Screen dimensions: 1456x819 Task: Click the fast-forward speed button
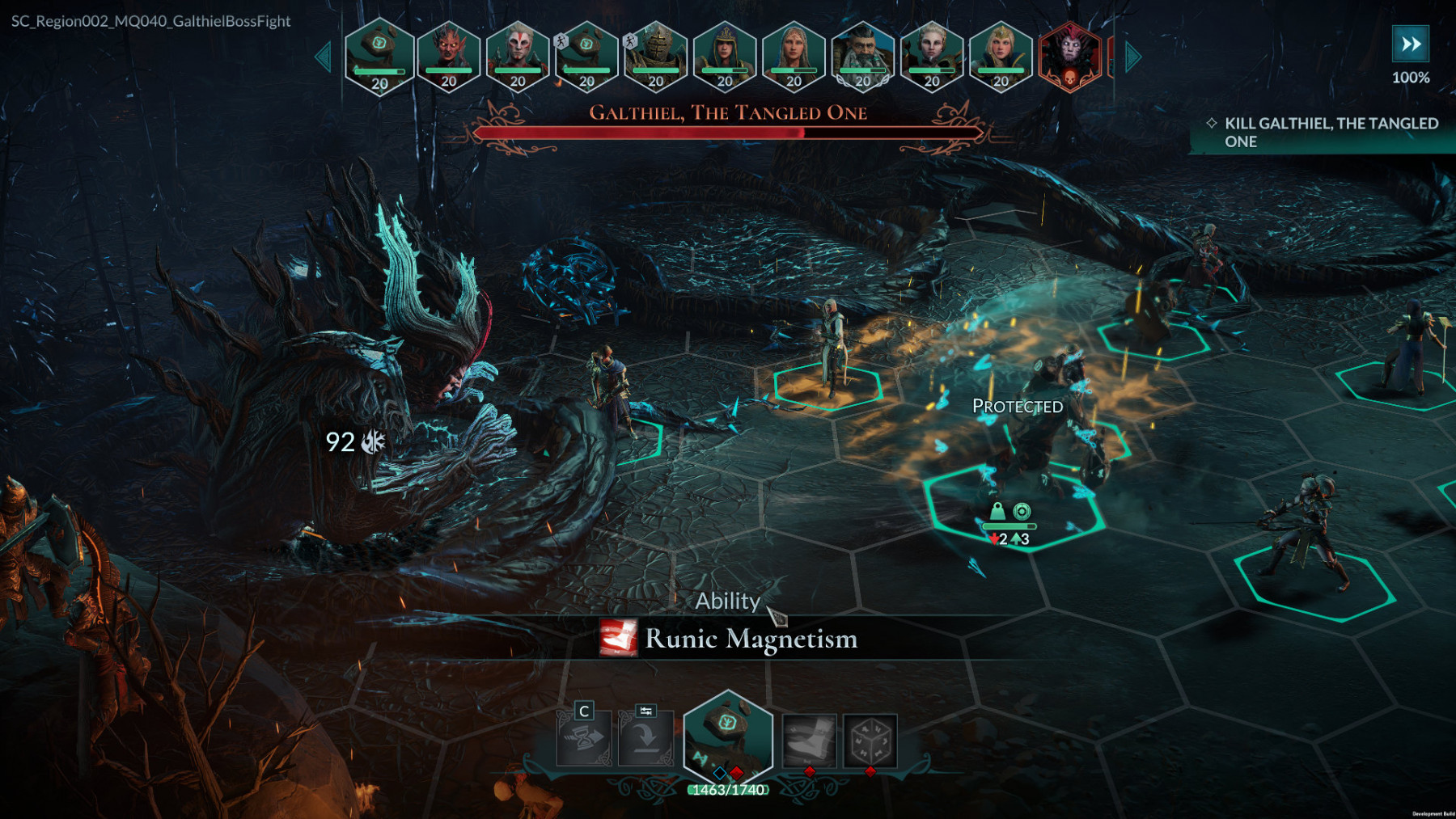(1410, 44)
